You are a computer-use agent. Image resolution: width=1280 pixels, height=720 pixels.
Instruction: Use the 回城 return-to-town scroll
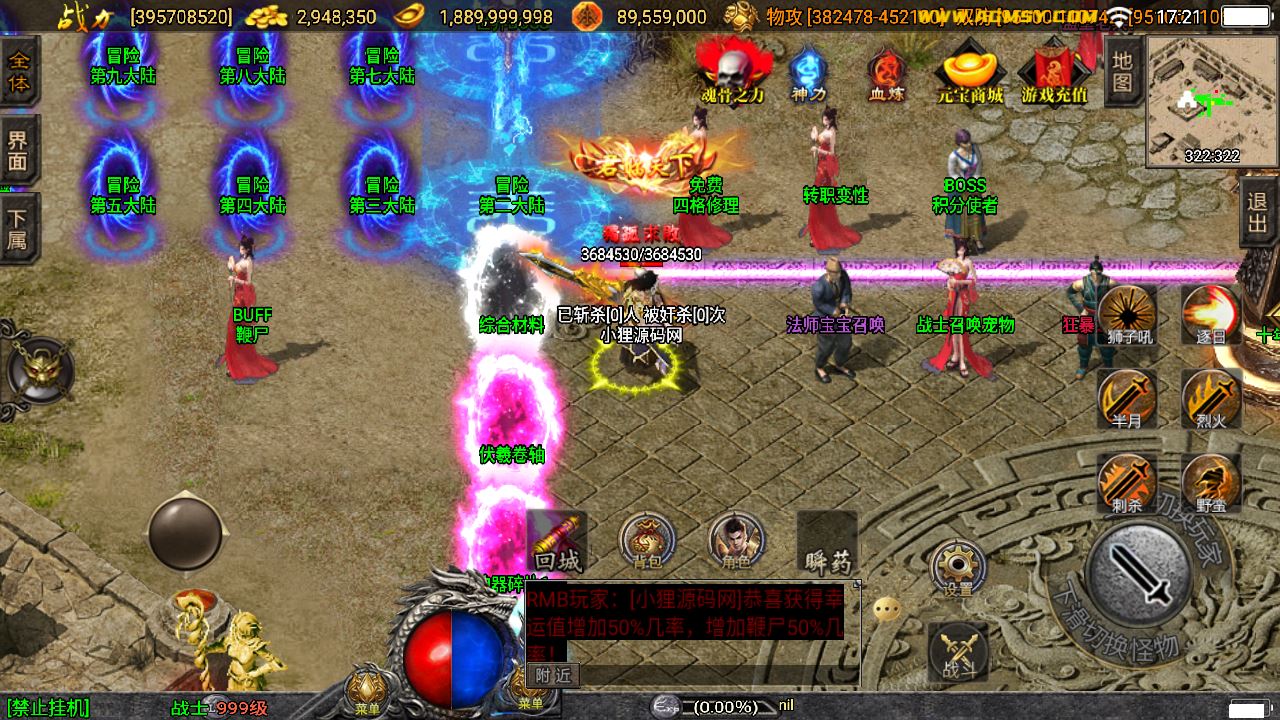(x=557, y=542)
